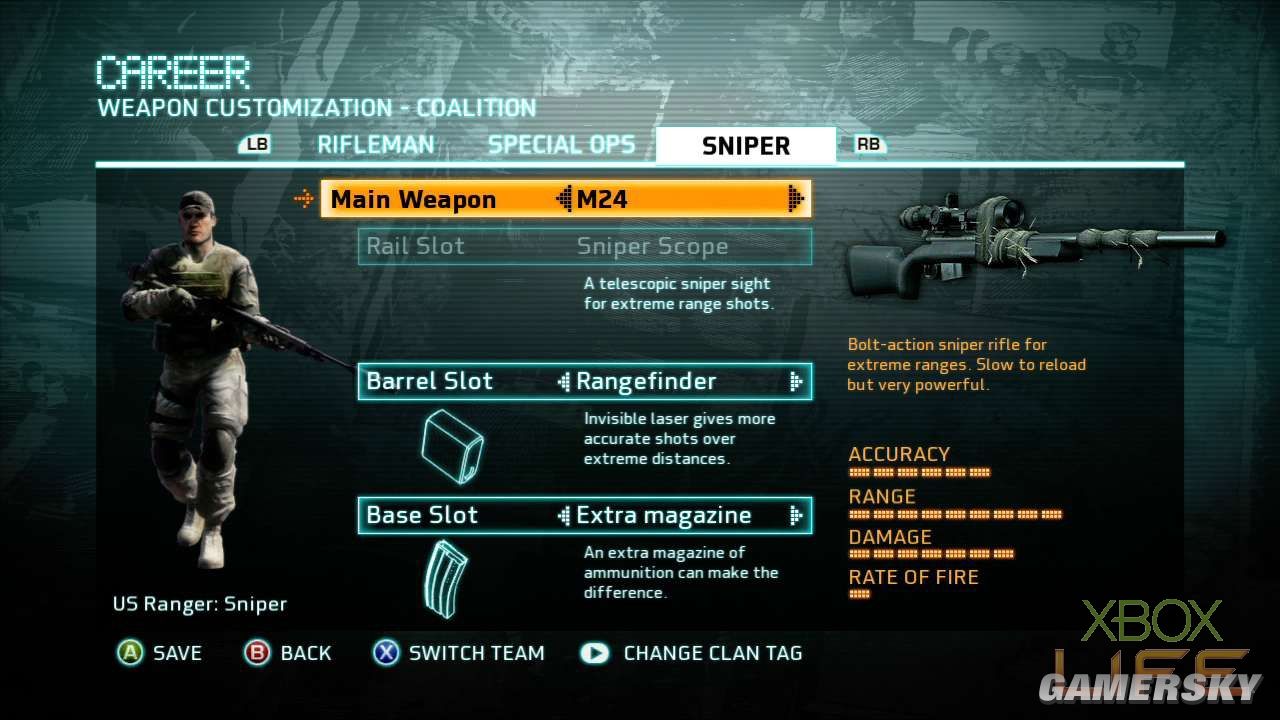Switch to the Rifleman tab
The image size is (1280, 720).
pos(375,145)
